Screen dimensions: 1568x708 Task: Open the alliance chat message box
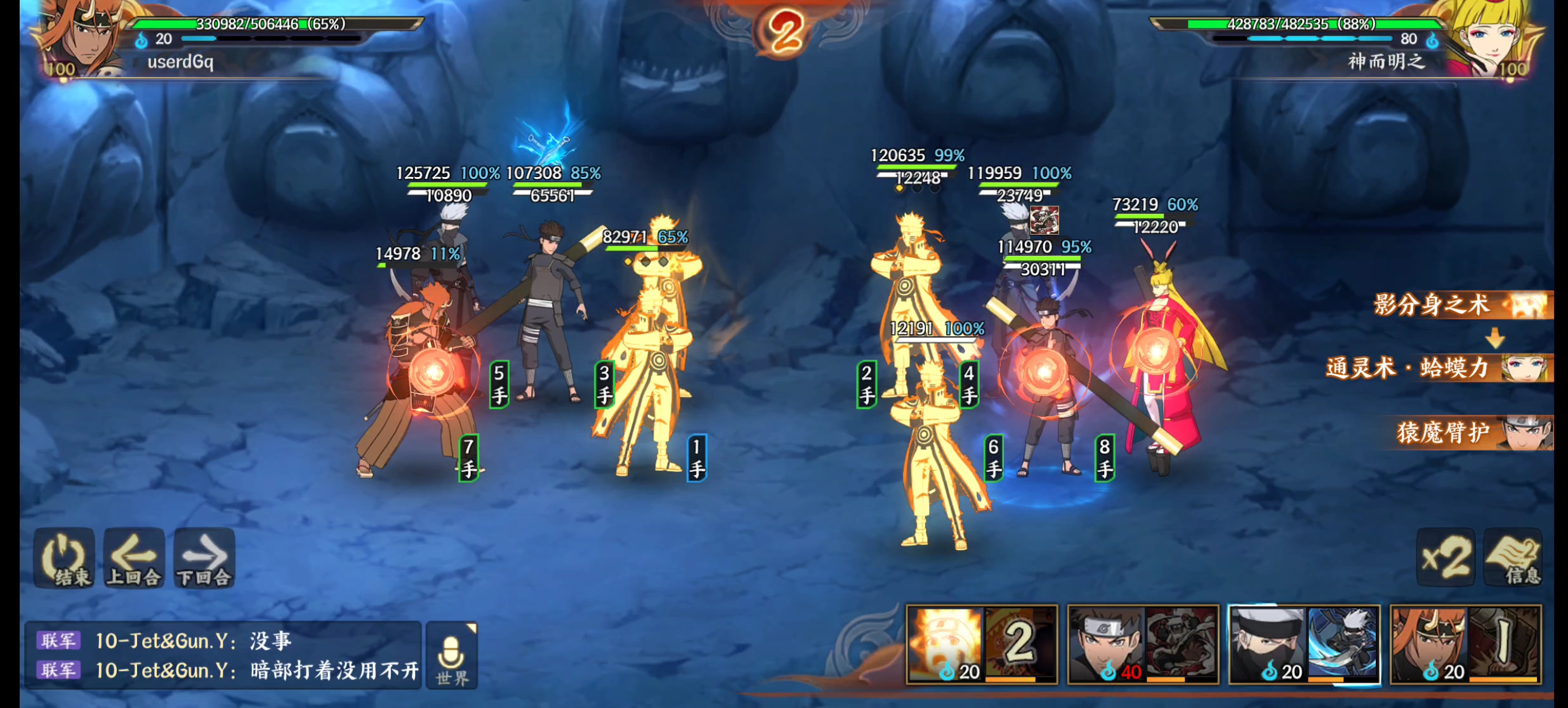pyautogui.click(x=222, y=655)
